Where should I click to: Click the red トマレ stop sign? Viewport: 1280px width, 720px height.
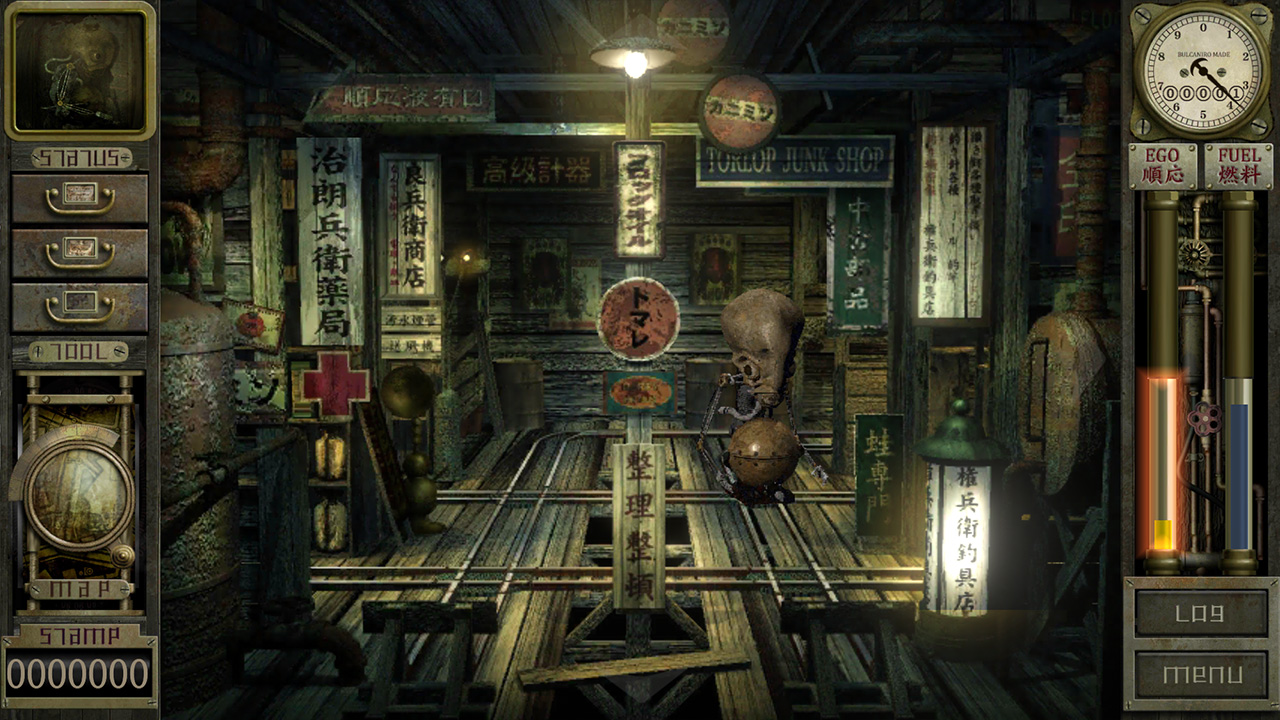pos(640,319)
